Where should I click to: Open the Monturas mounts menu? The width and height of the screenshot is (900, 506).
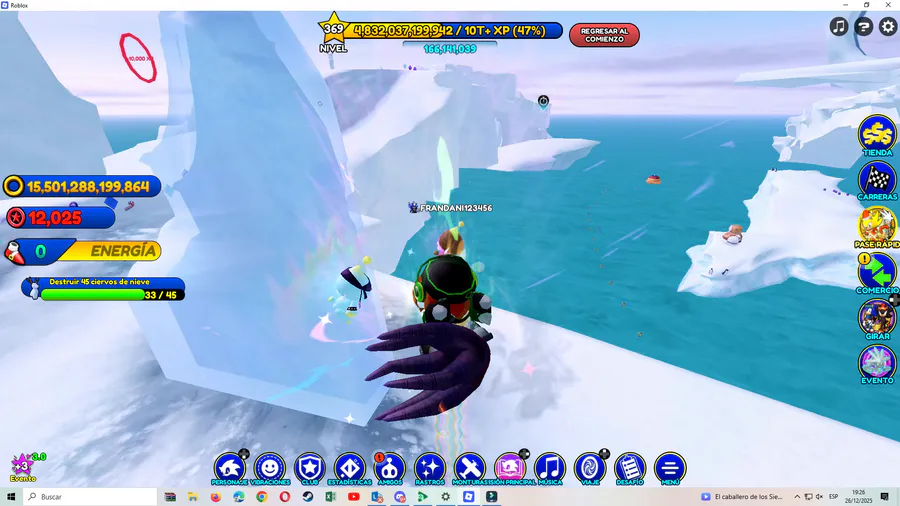469,467
